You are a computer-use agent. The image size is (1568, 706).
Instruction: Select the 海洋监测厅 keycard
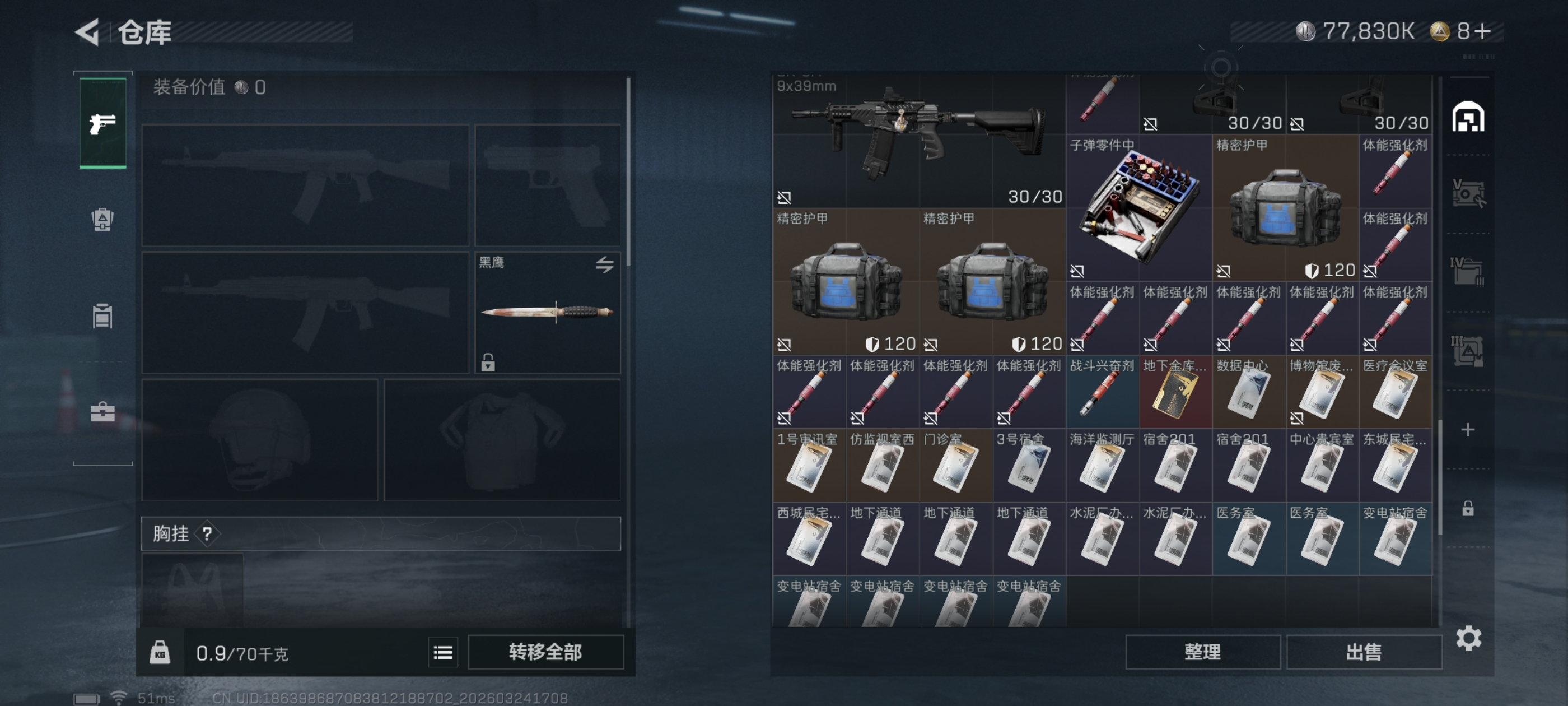click(x=1102, y=467)
